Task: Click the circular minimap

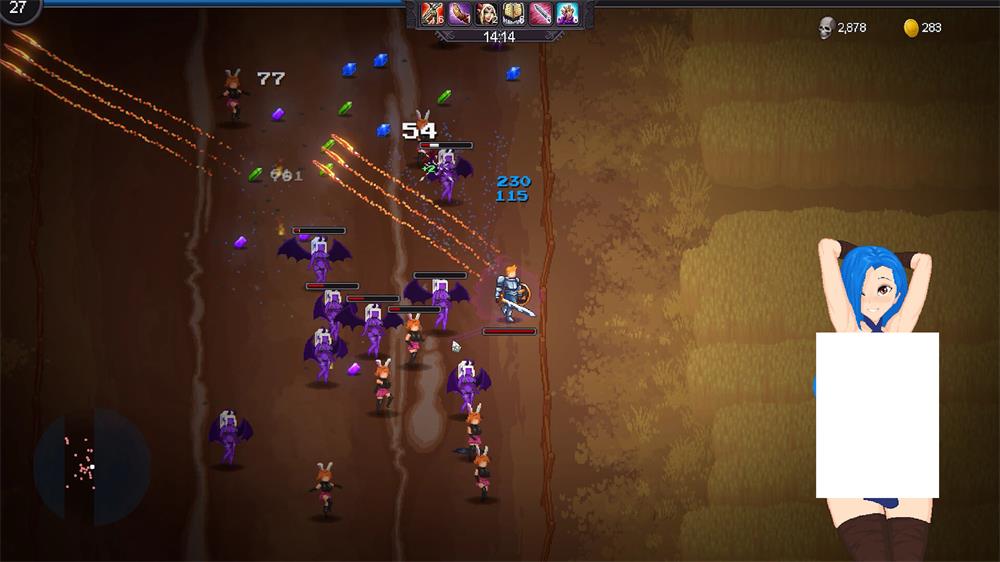Action: pos(91,466)
